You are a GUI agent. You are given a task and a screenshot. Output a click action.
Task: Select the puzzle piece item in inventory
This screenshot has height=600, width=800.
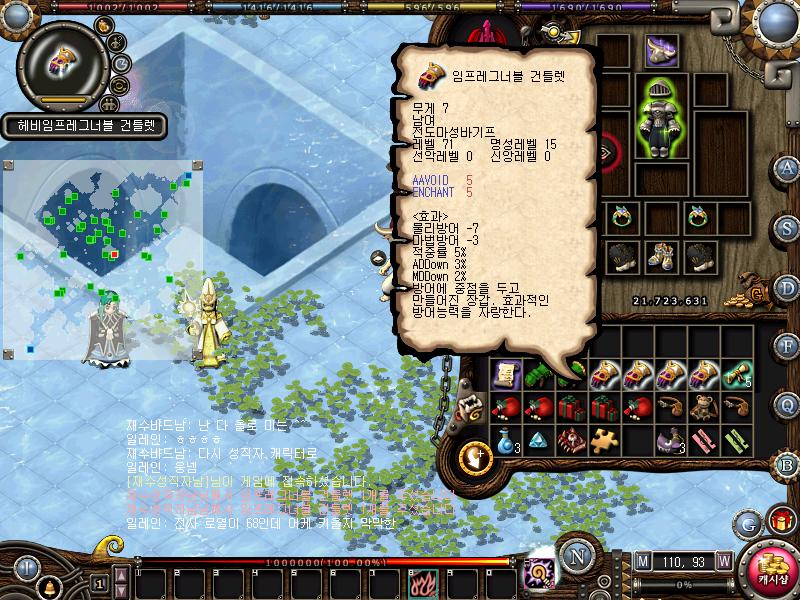tap(603, 438)
